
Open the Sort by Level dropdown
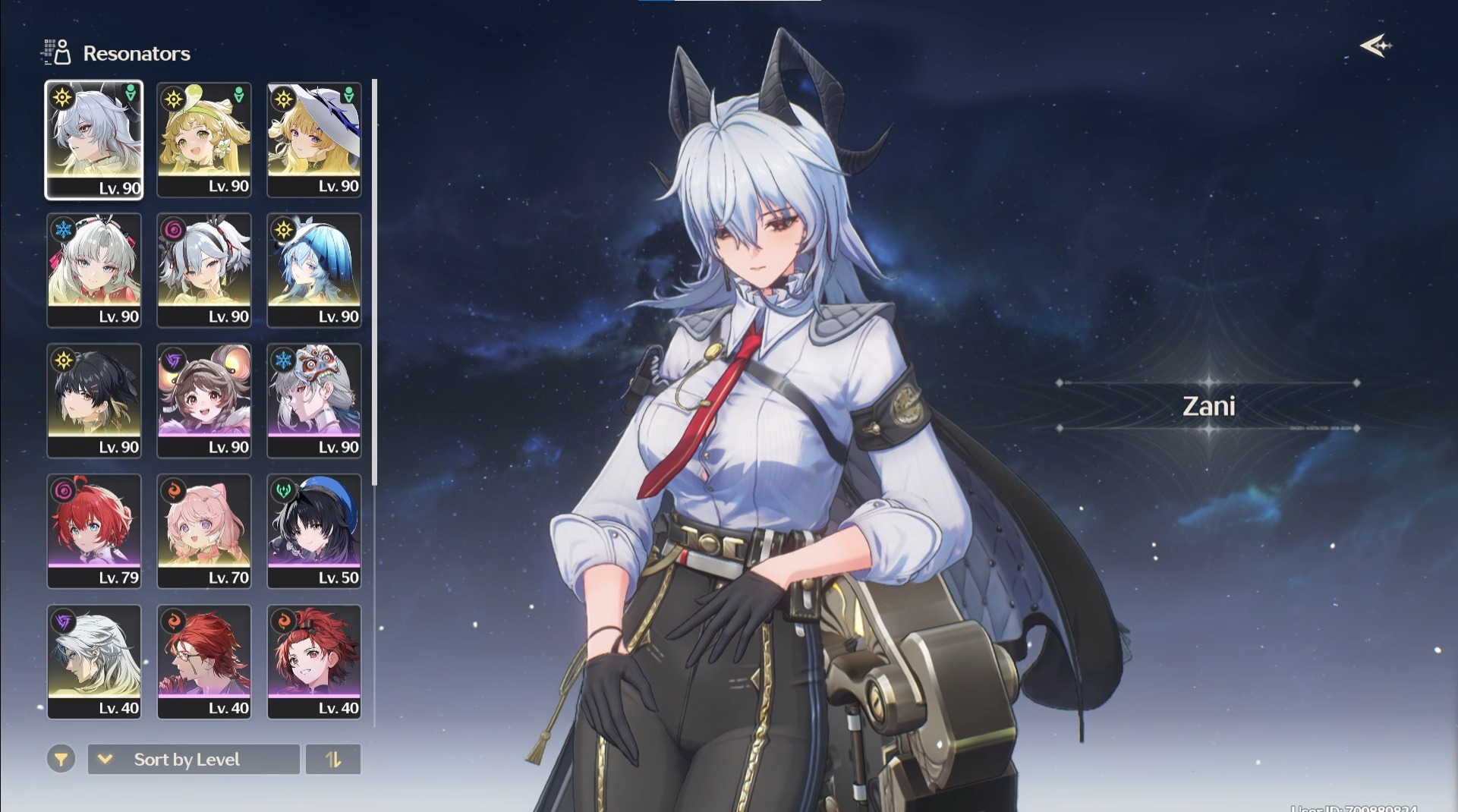click(194, 759)
